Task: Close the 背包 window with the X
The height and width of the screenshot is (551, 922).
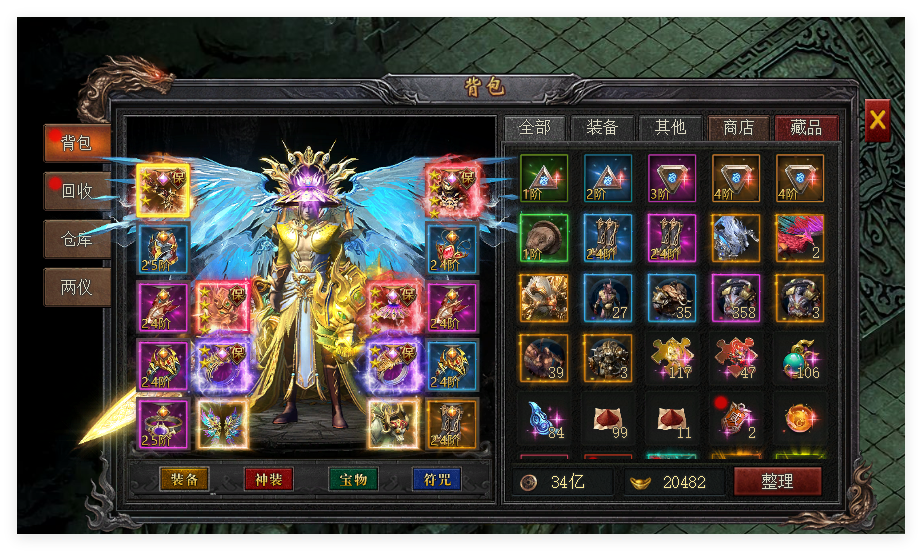Action: (x=877, y=121)
